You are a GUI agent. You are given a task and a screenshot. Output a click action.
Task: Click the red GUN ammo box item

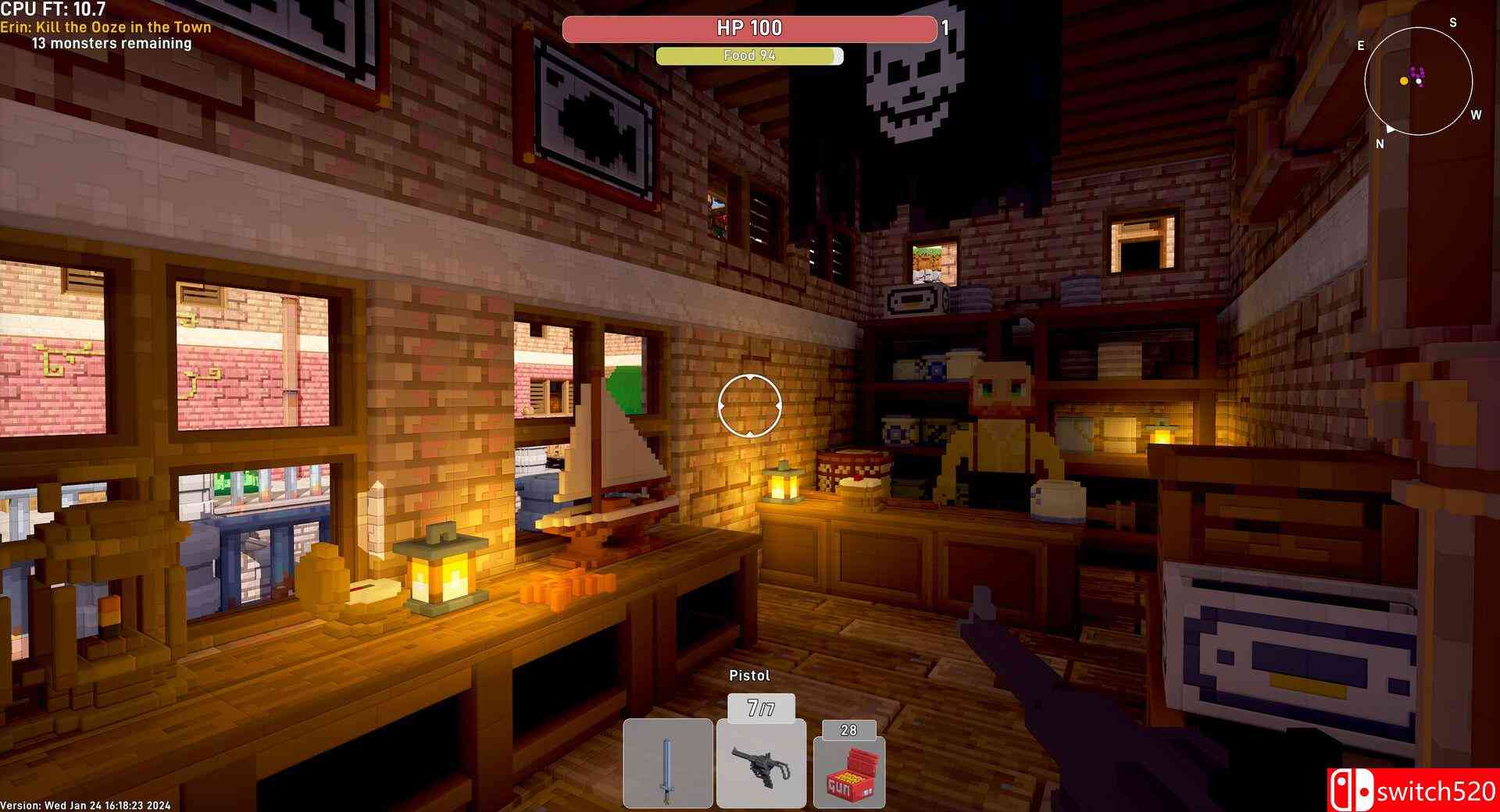(x=849, y=769)
